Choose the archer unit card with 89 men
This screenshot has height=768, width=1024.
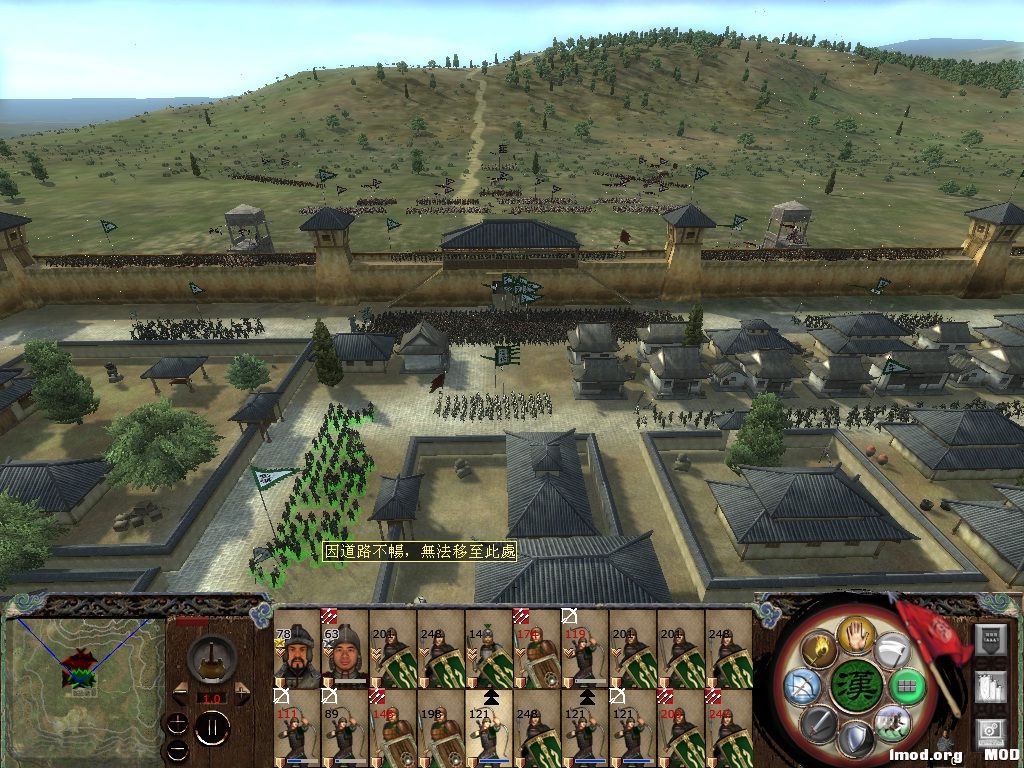[344, 730]
